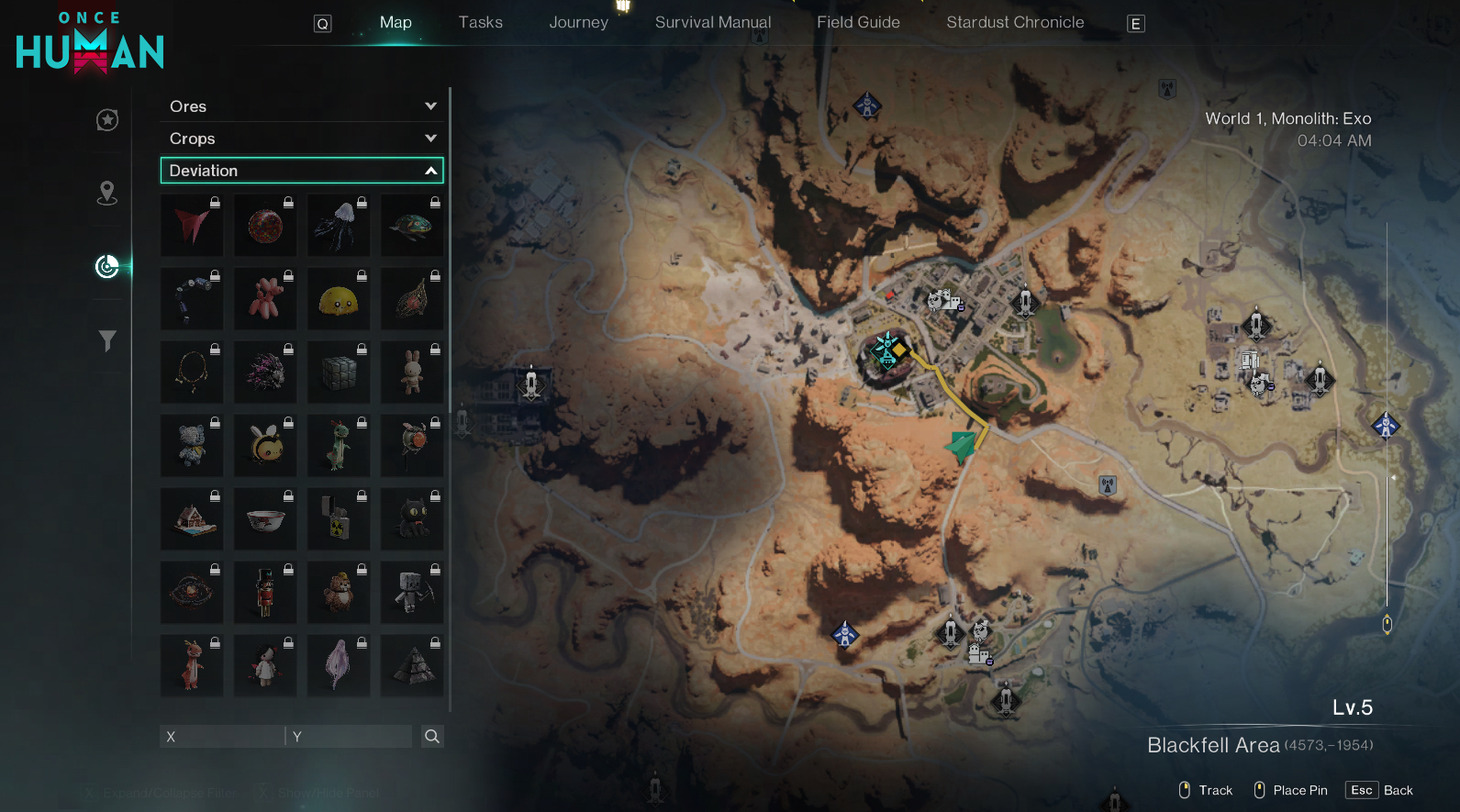Image resolution: width=1460 pixels, height=812 pixels.
Task: Click the X coordinate input field
Action: click(222, 737)
